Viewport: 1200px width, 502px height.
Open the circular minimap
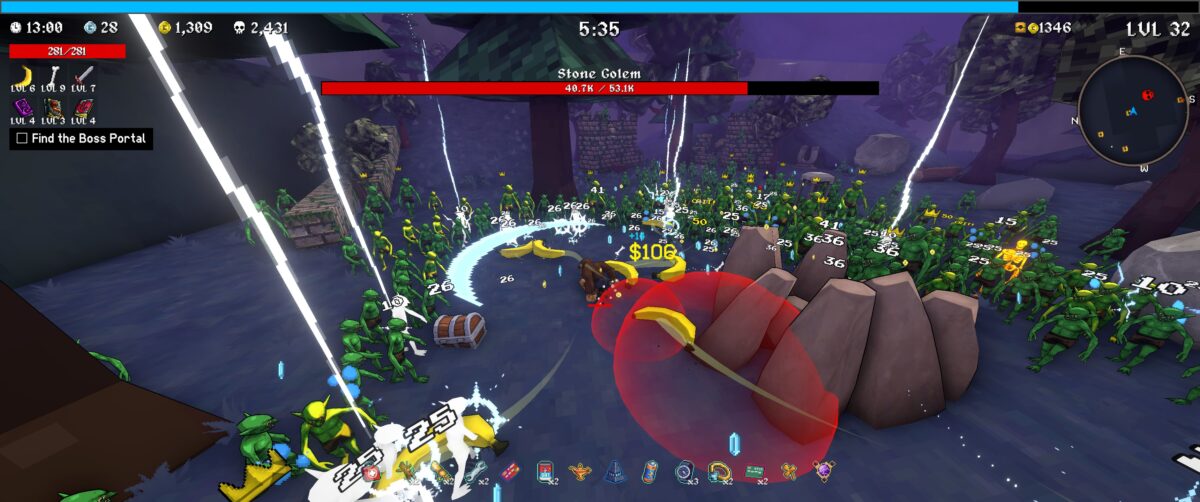[1137, 110]
